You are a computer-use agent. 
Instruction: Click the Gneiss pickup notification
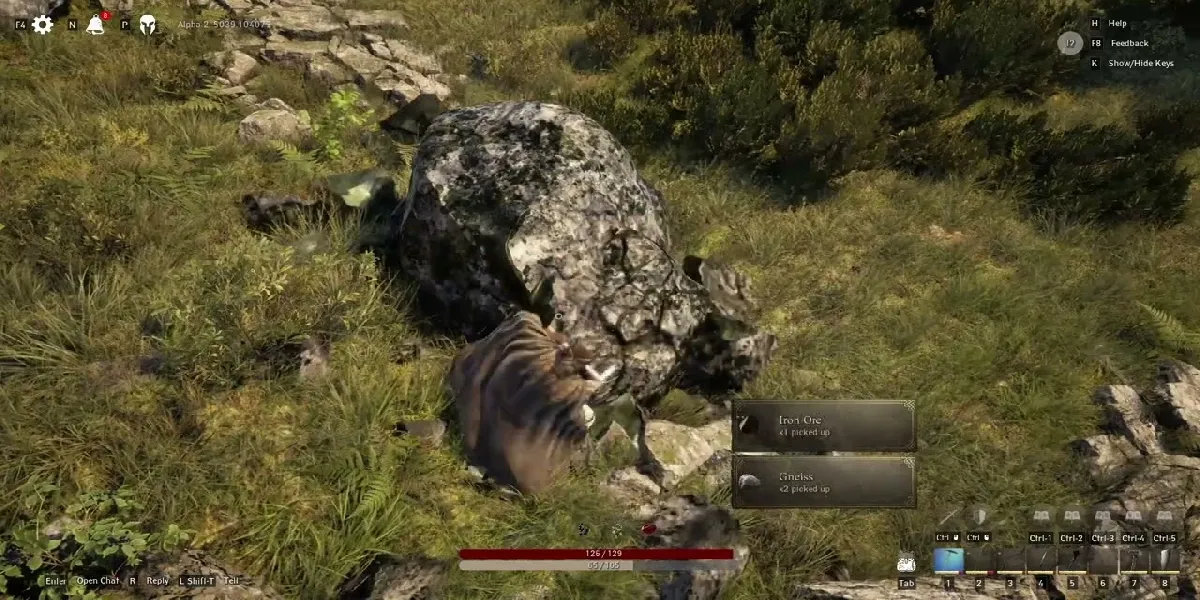824,482
